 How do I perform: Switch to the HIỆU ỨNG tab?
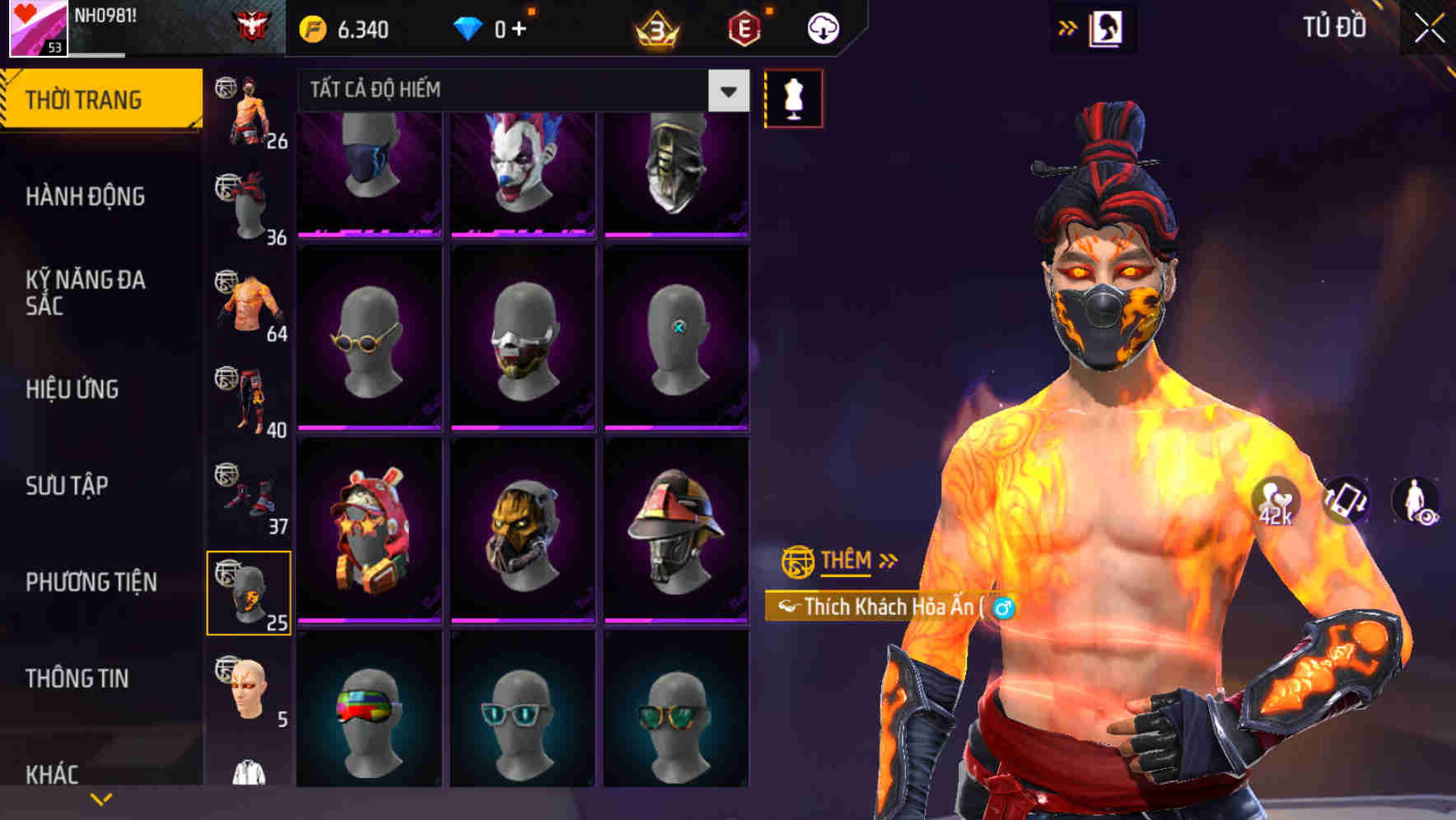(x=74, y=389)
